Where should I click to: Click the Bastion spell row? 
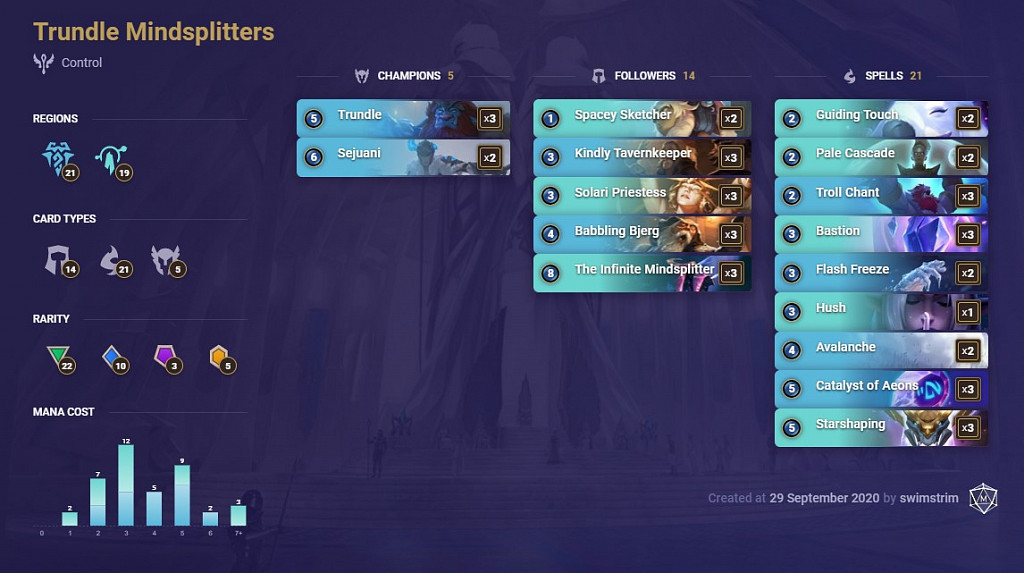(x=881, y=234)
